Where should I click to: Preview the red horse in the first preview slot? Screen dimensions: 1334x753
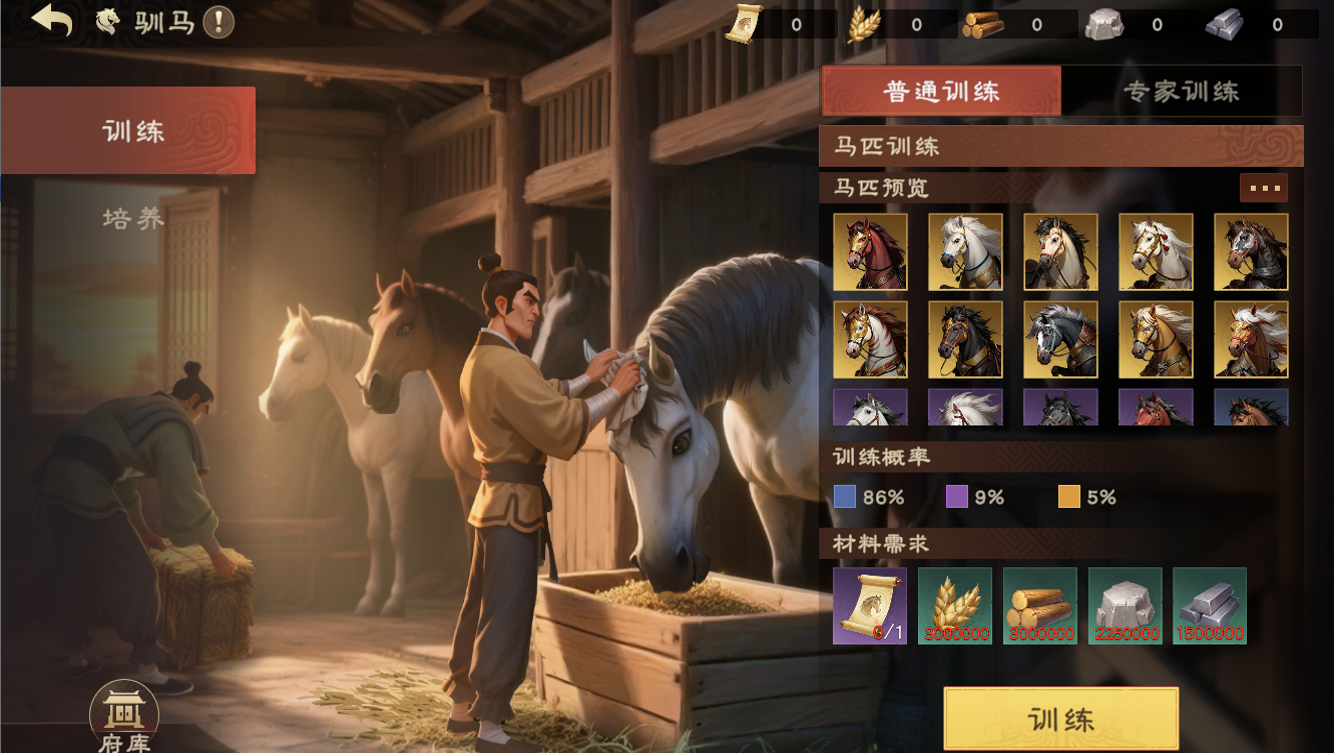click(x=870, y=252)
